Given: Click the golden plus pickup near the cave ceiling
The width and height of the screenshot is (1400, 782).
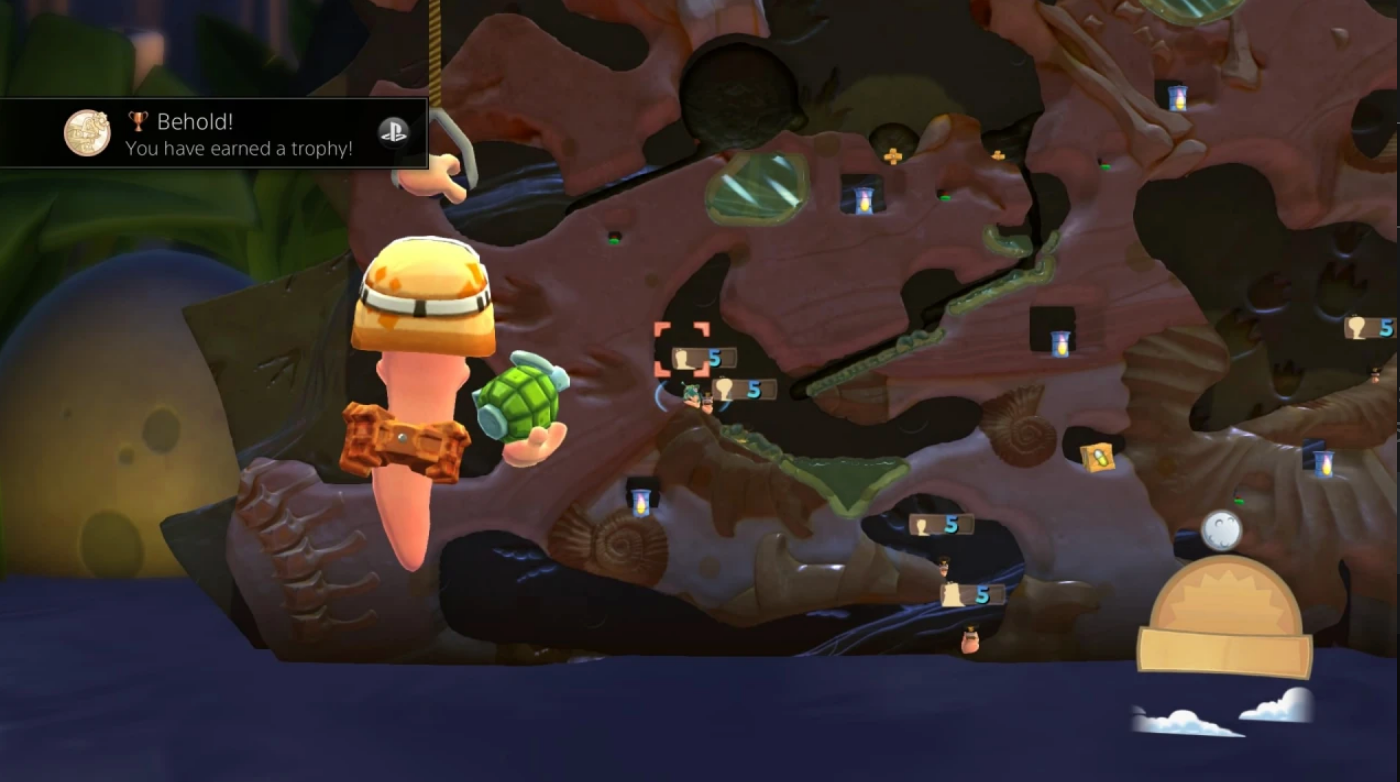Looking at the screenshot, I should (x=891, y=156).
